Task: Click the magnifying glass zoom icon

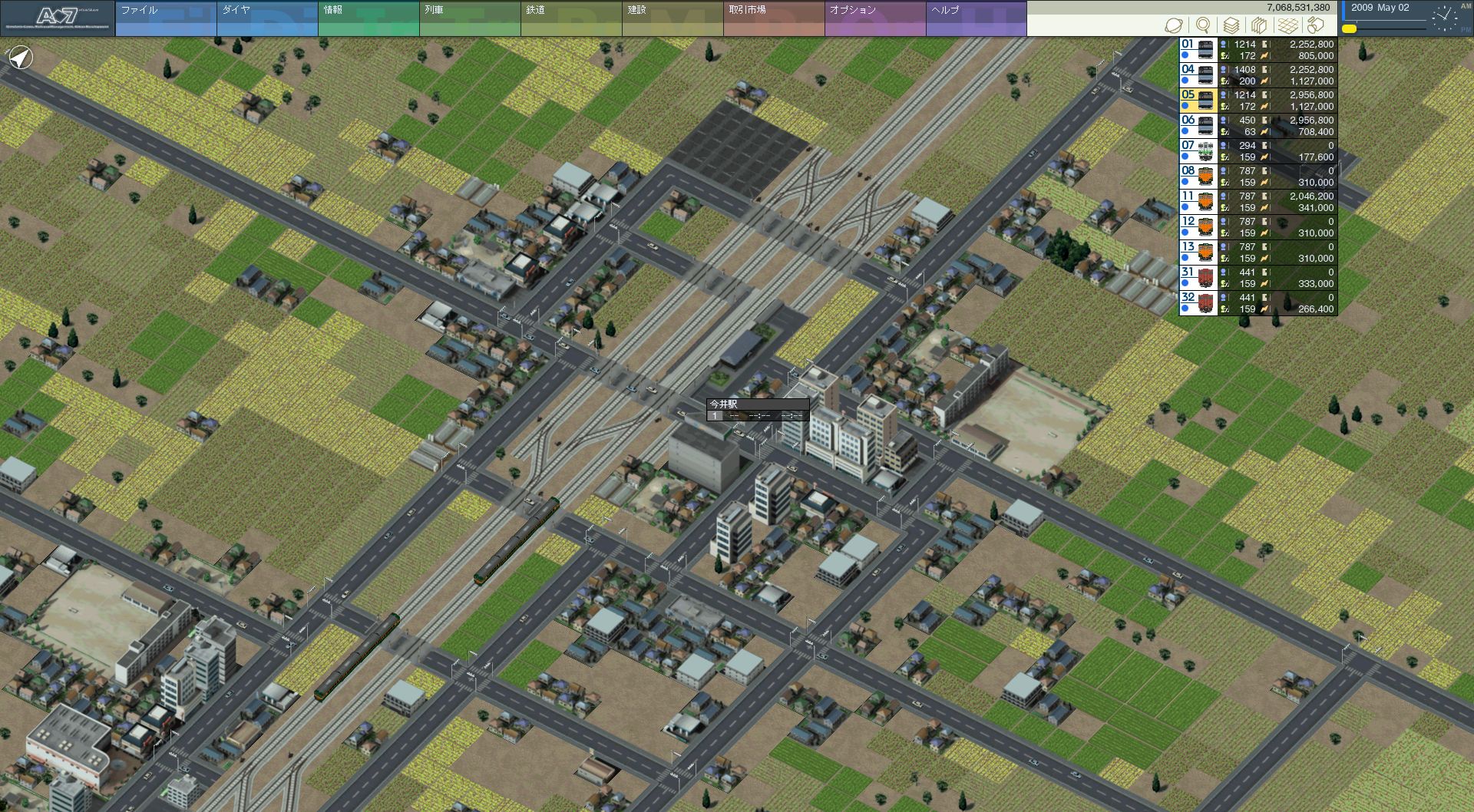Action: click(1203, 25)
